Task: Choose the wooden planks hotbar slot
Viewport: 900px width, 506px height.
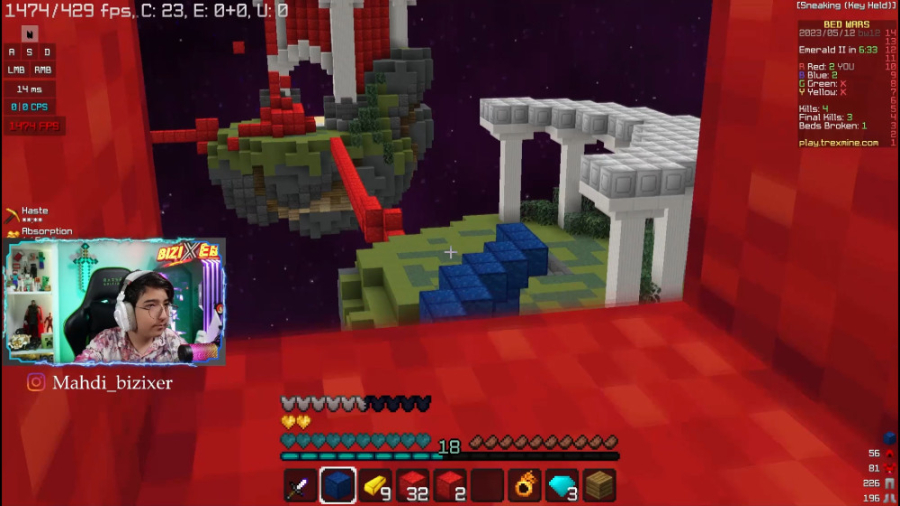Action: click(x=600, y=486)
